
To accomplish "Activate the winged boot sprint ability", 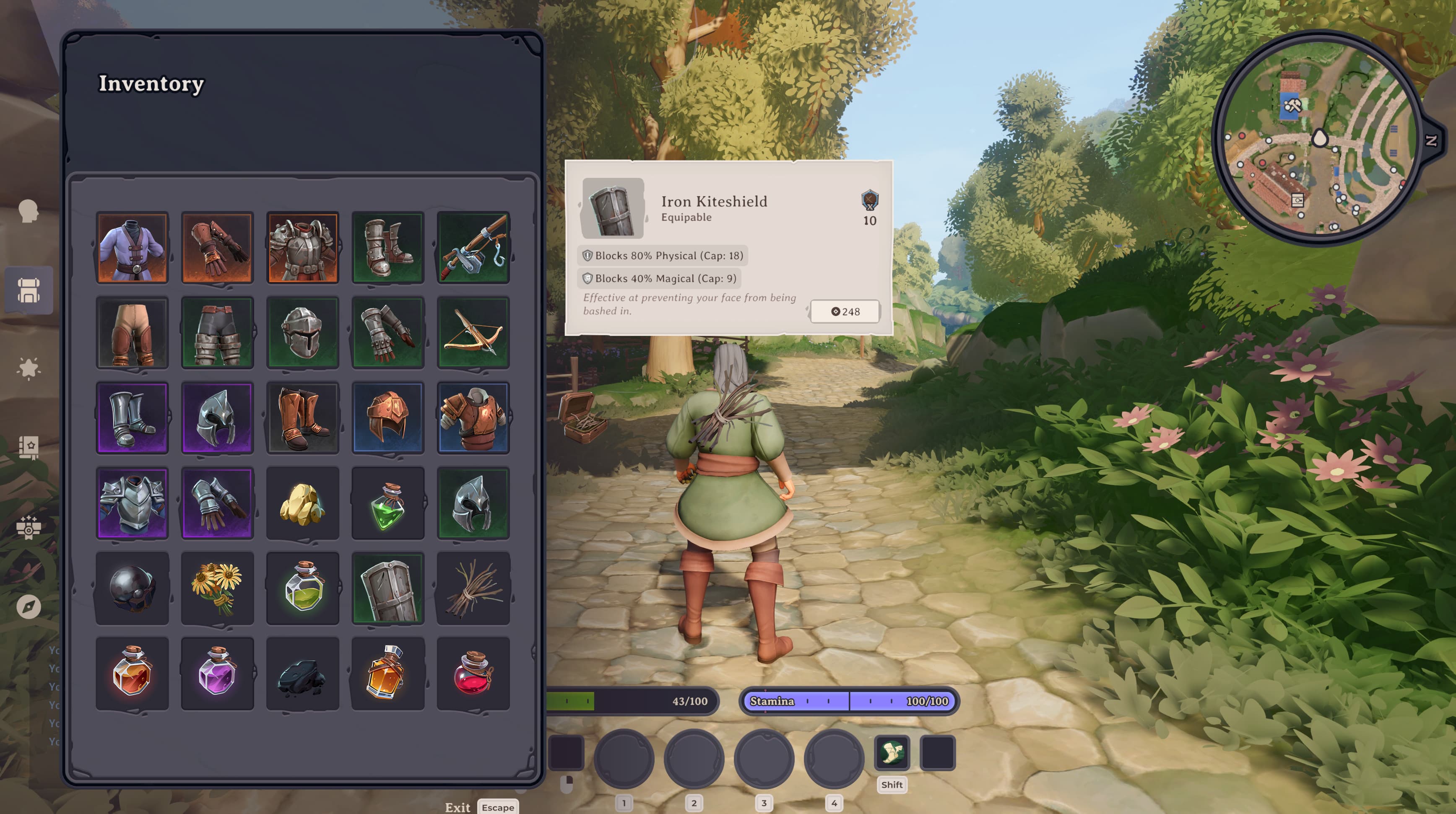I will (x=892, y=752).
